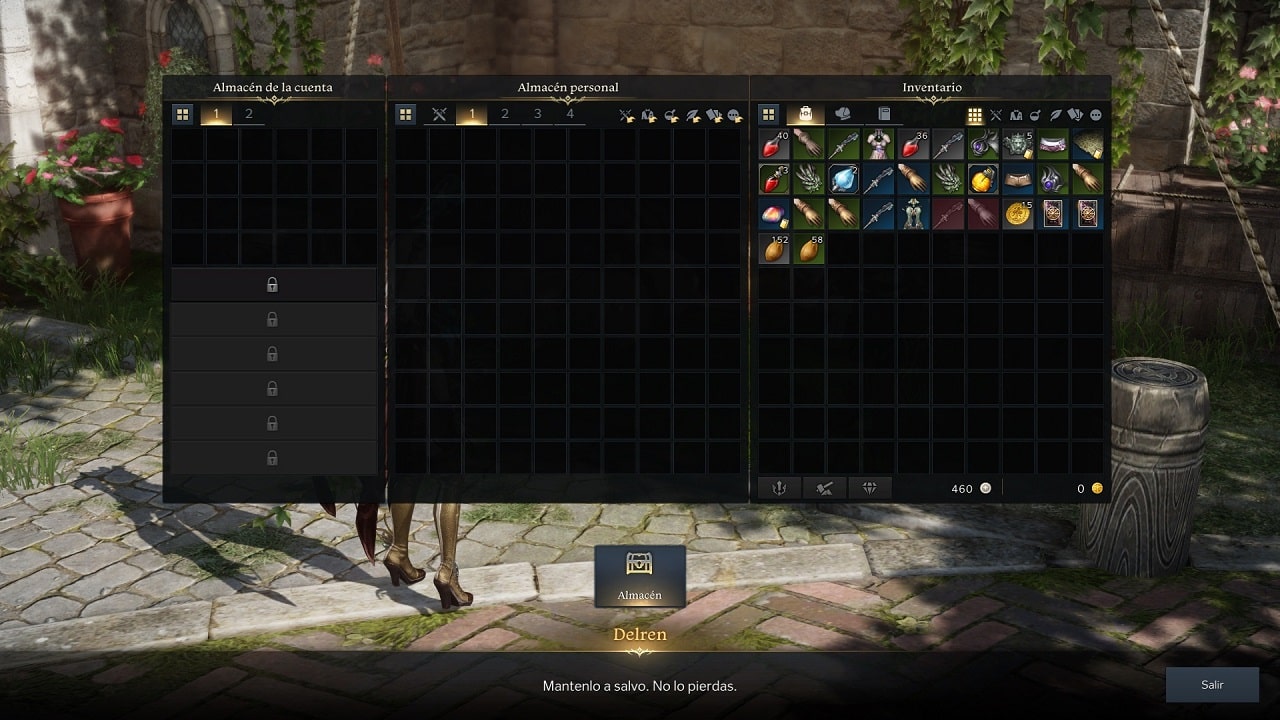Choose the seed pouch stack of 152
Screen dimensions: 1280x720
[775, 249]
